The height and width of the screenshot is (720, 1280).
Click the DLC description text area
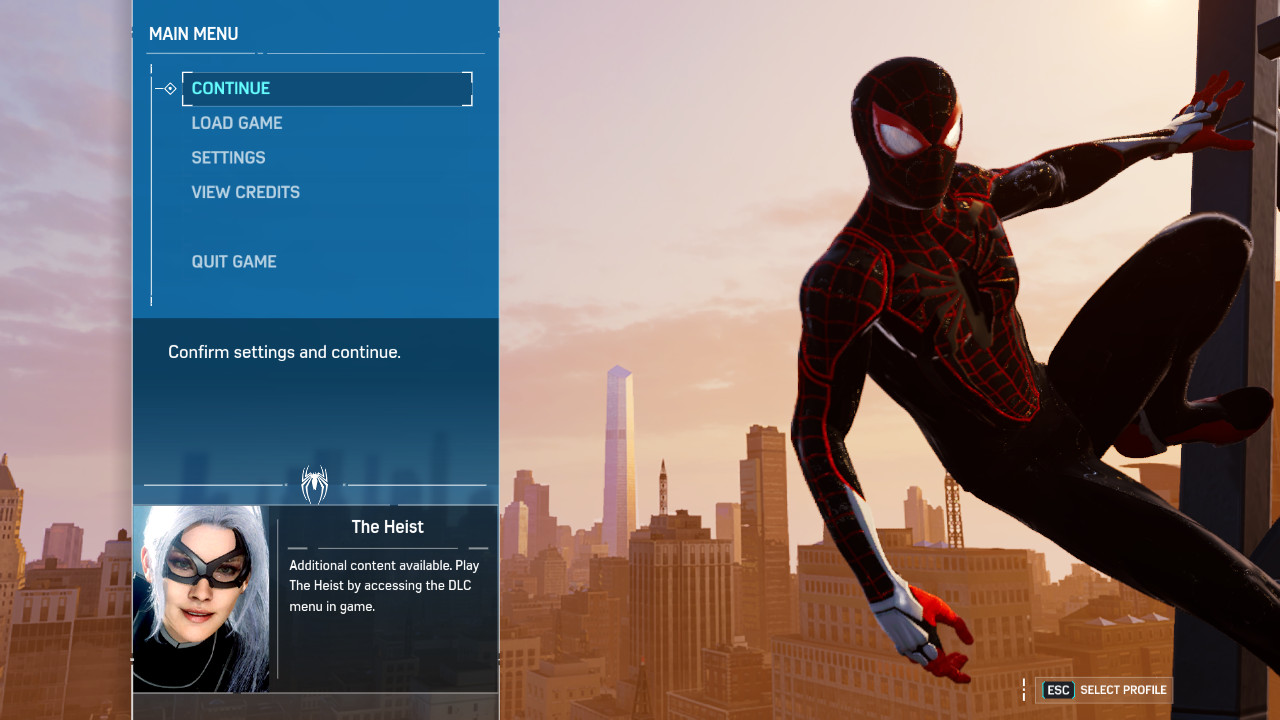tap(385, 585)
